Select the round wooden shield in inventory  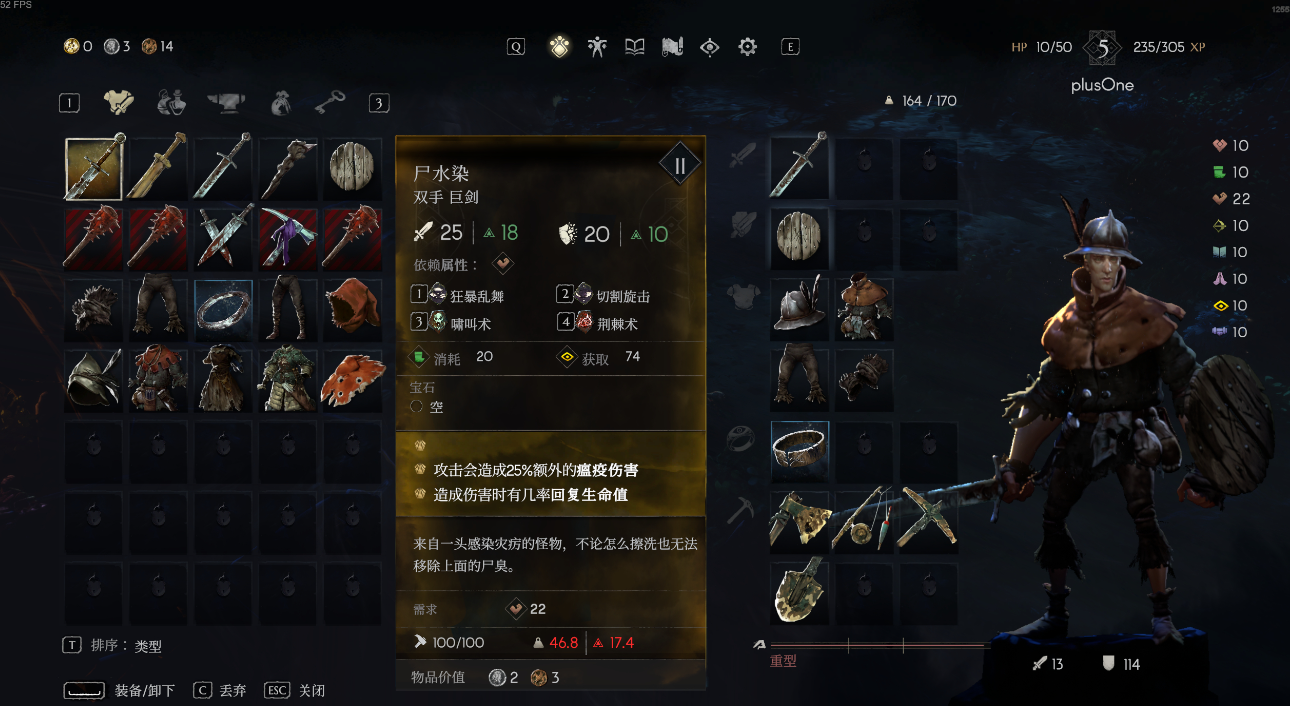click(x=352, y=168)
